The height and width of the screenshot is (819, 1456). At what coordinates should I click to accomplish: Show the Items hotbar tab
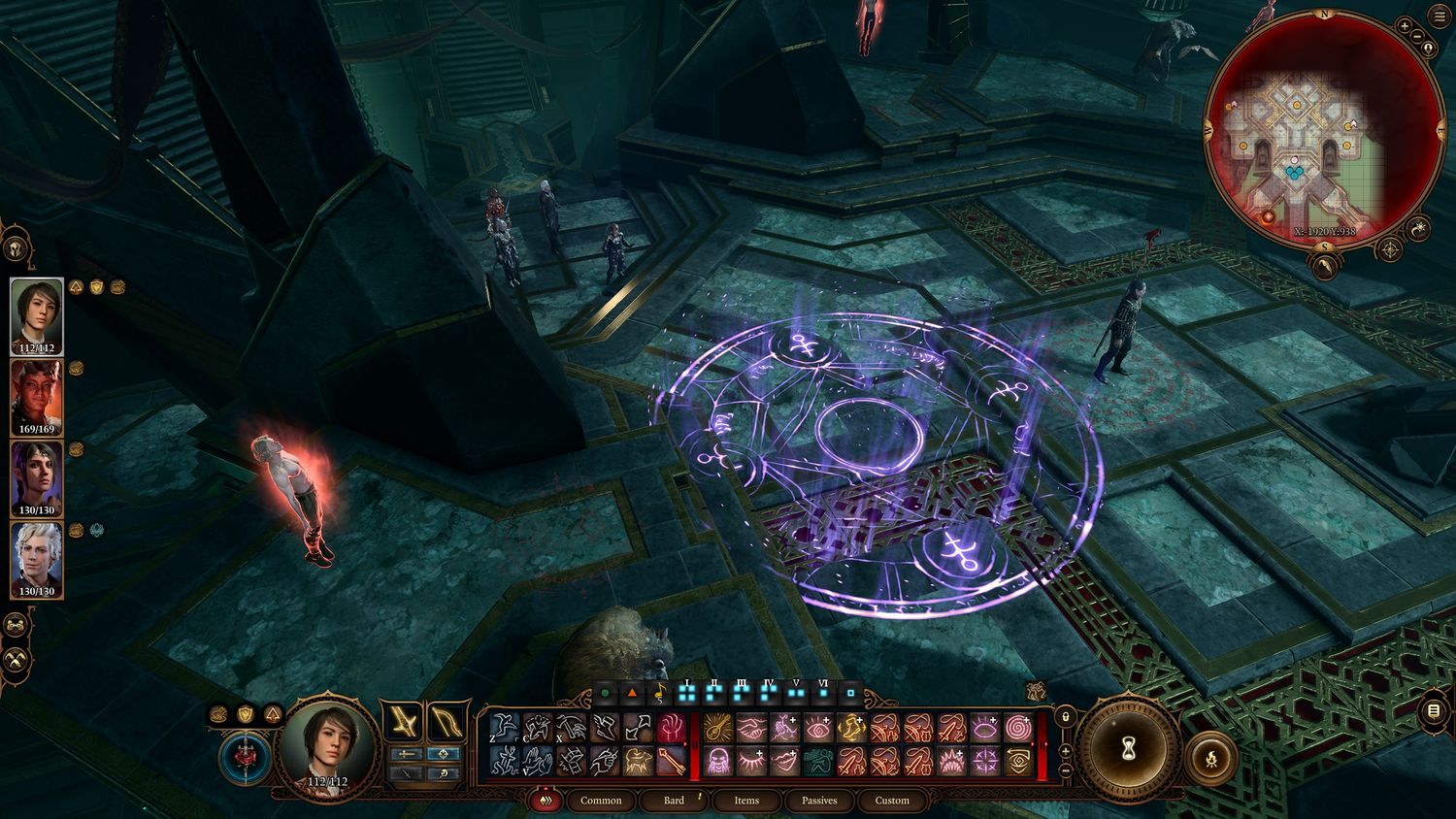tap(746, 801)
